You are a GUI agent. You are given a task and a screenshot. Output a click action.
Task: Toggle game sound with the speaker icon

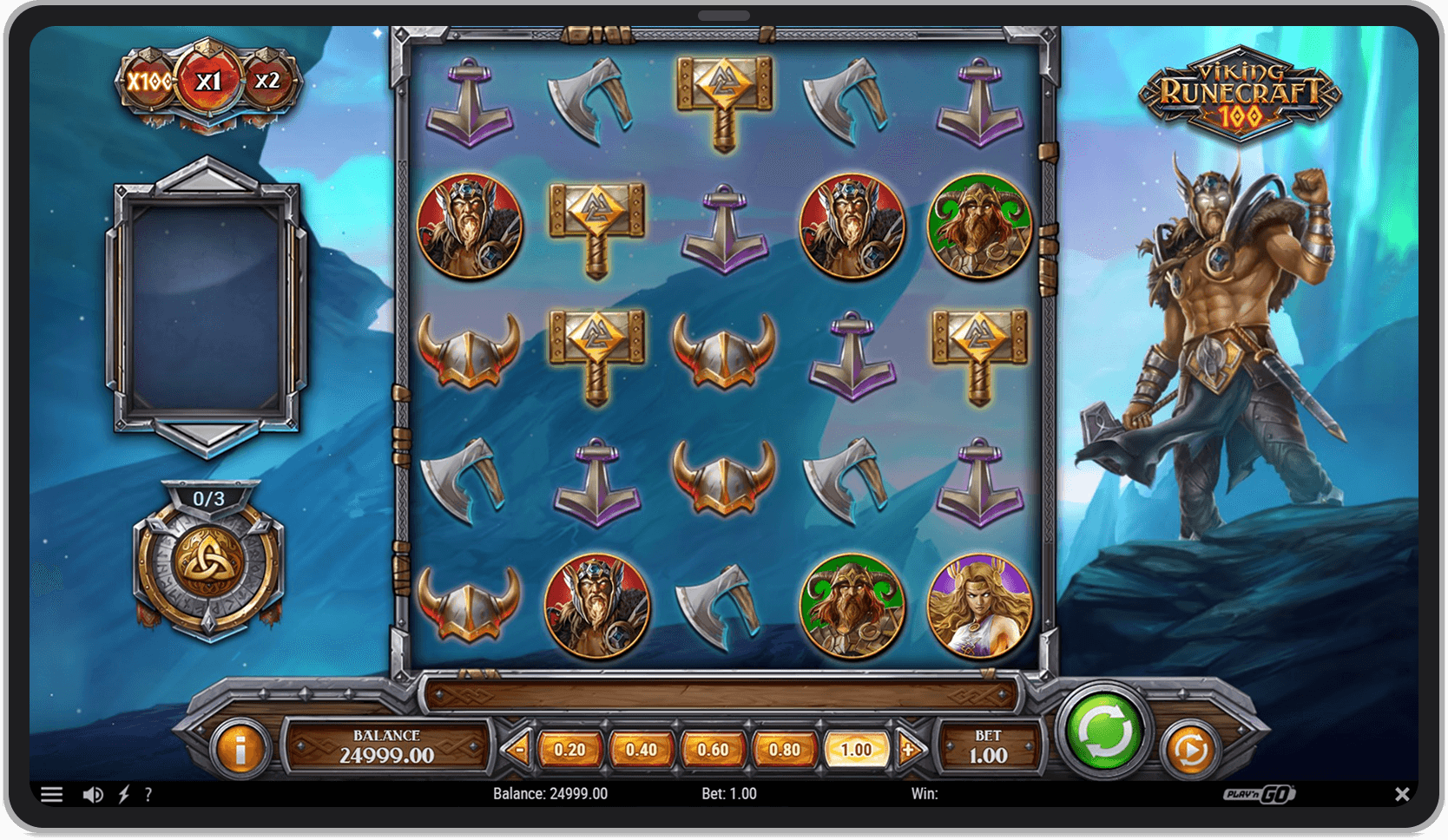[x=94, y=793]
